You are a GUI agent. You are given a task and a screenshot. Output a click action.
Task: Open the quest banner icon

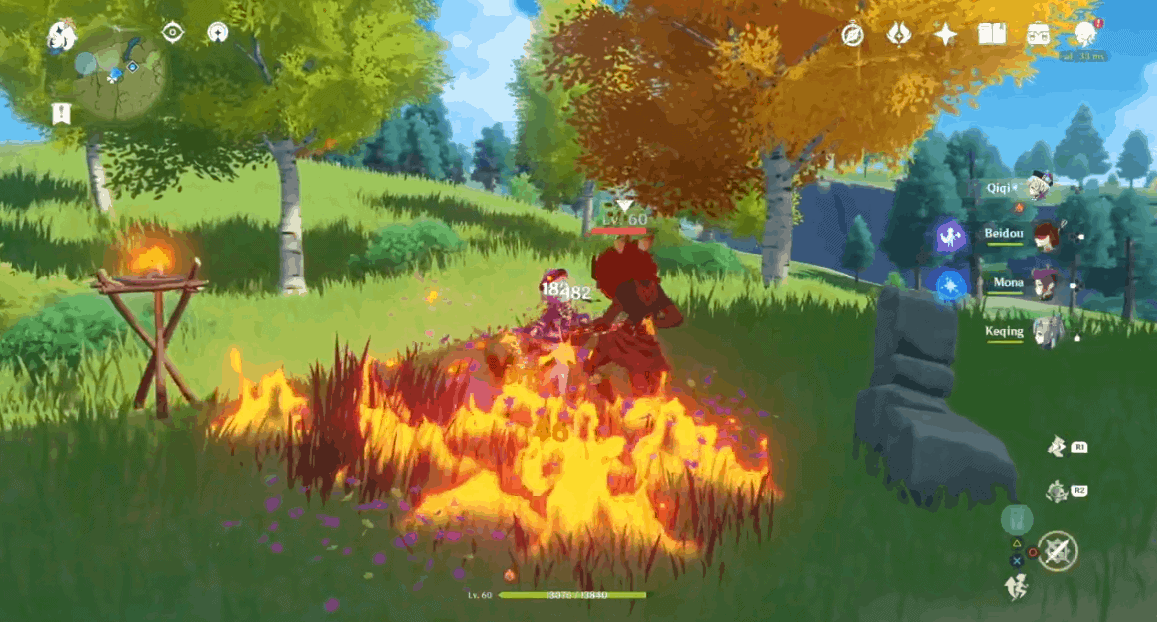tap(62, 113)
